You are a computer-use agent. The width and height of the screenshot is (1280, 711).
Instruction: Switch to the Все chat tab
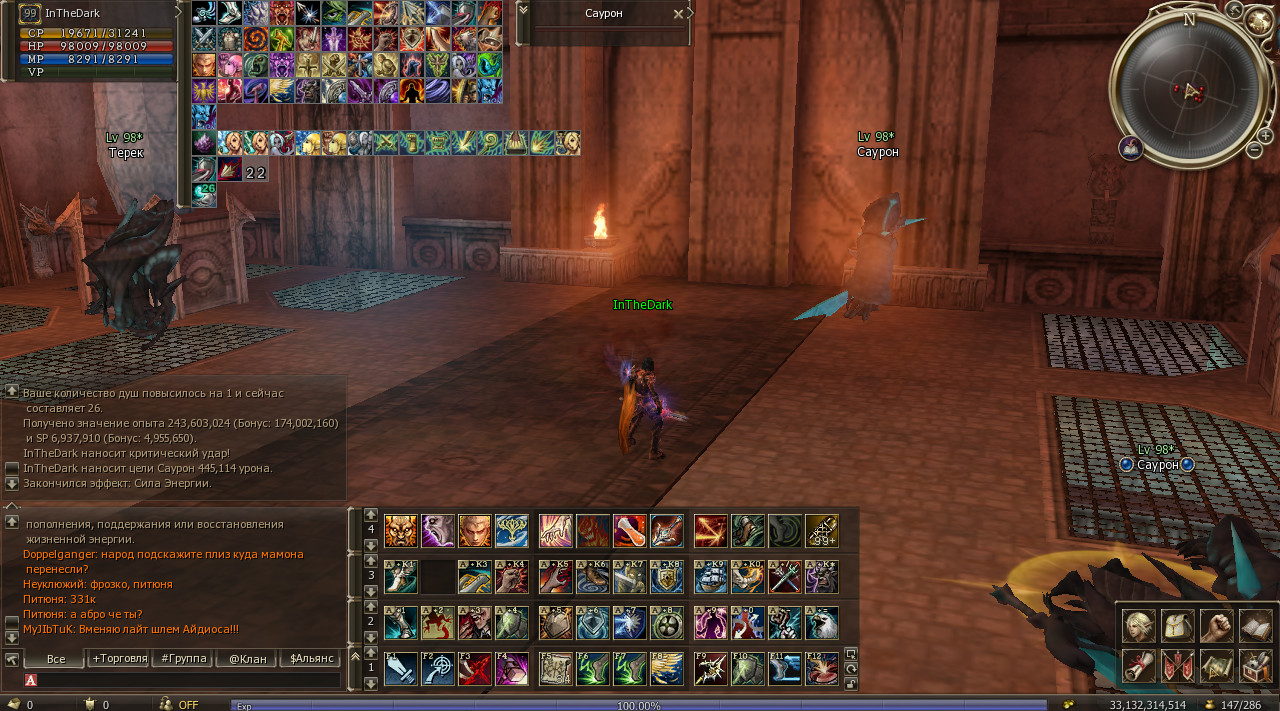(x=56, y=659)
